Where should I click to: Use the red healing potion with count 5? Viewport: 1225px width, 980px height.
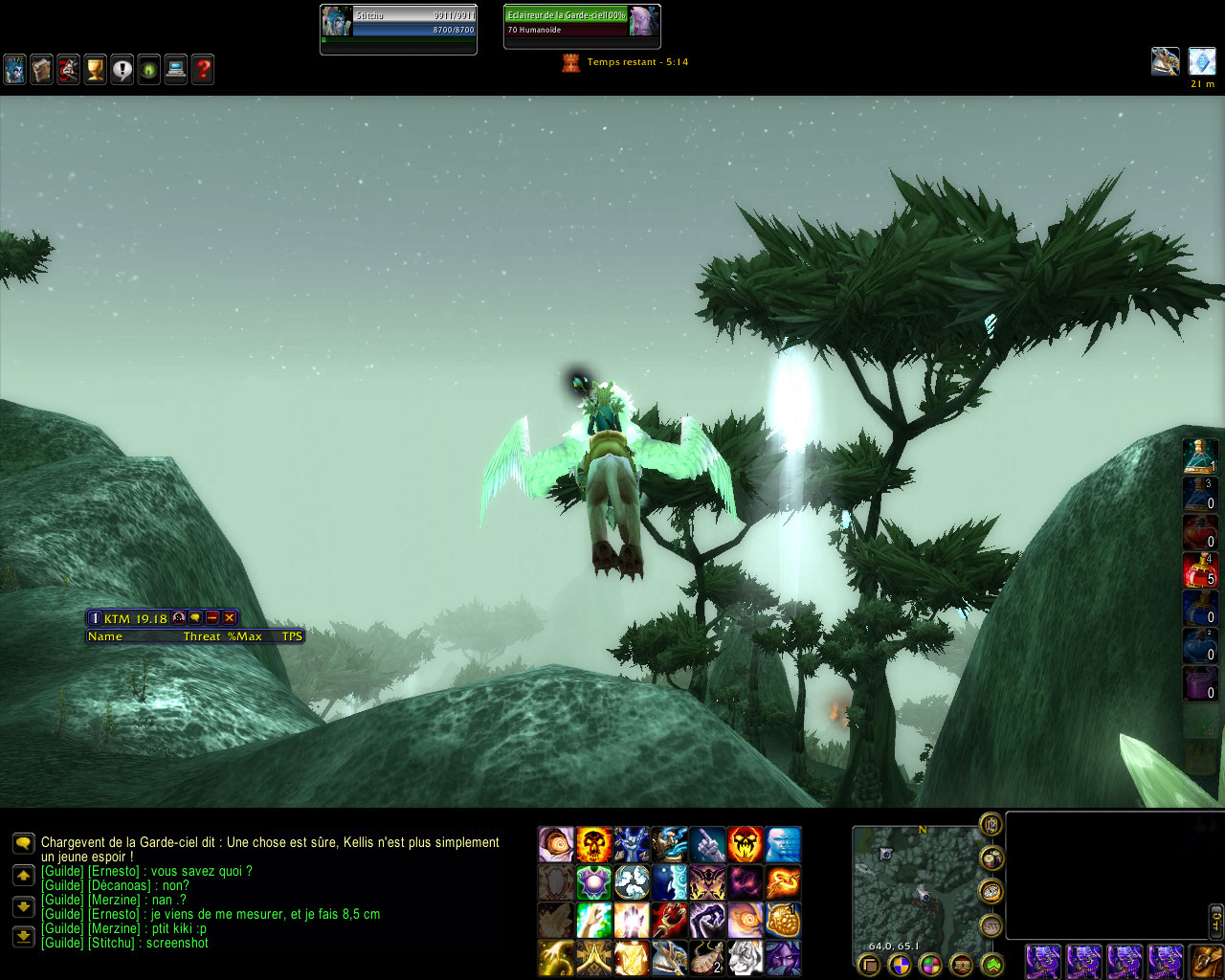tap(1200, 570)
